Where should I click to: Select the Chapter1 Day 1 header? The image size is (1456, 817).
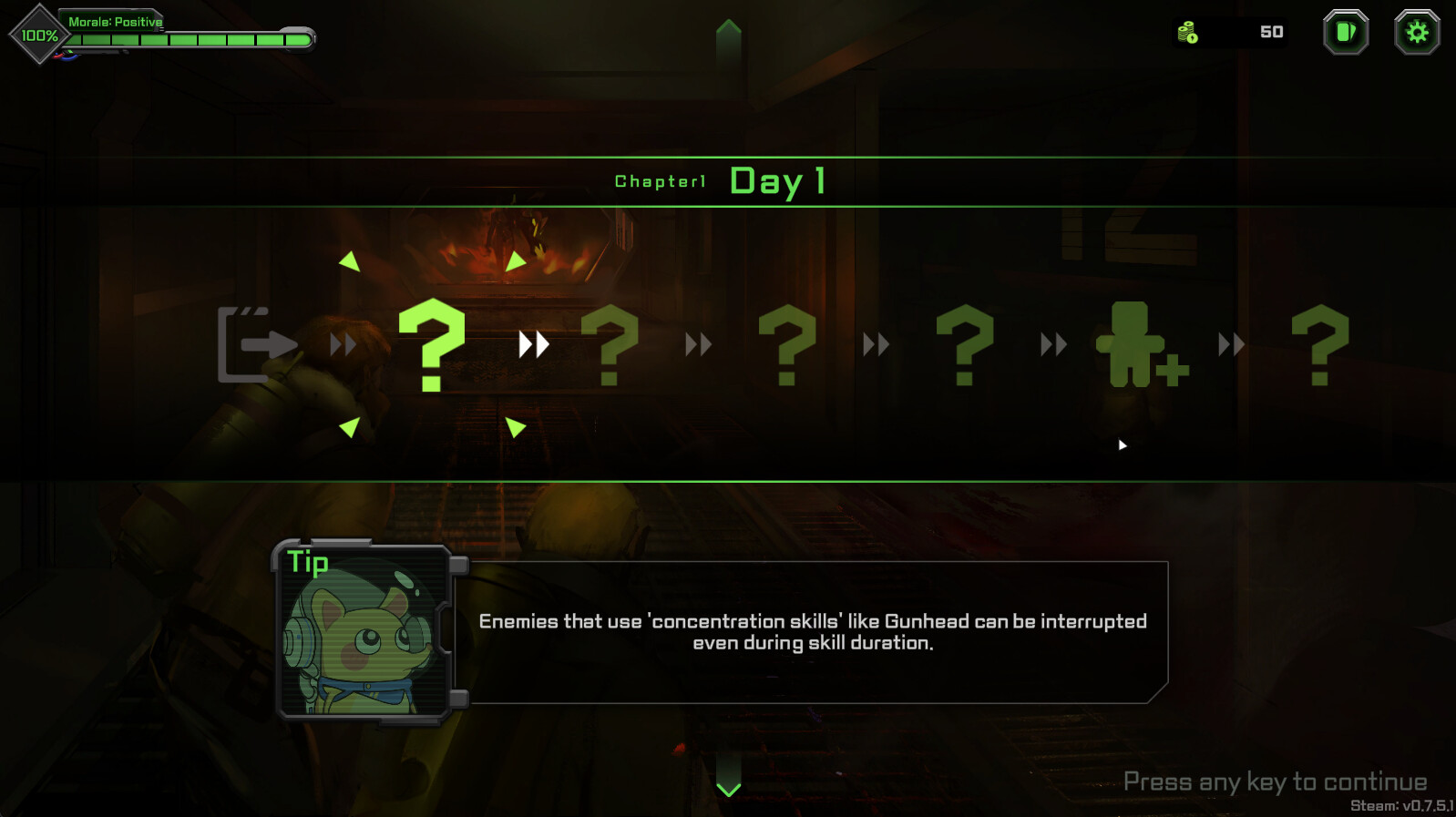pos(720,180)
